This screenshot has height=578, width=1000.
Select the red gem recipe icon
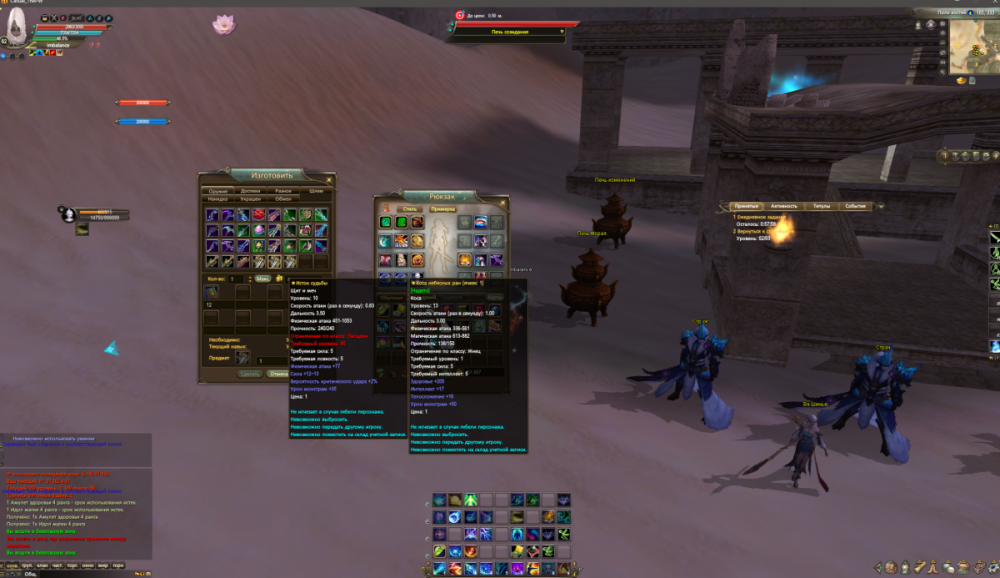pyautogui.click(x=258, y=215)
